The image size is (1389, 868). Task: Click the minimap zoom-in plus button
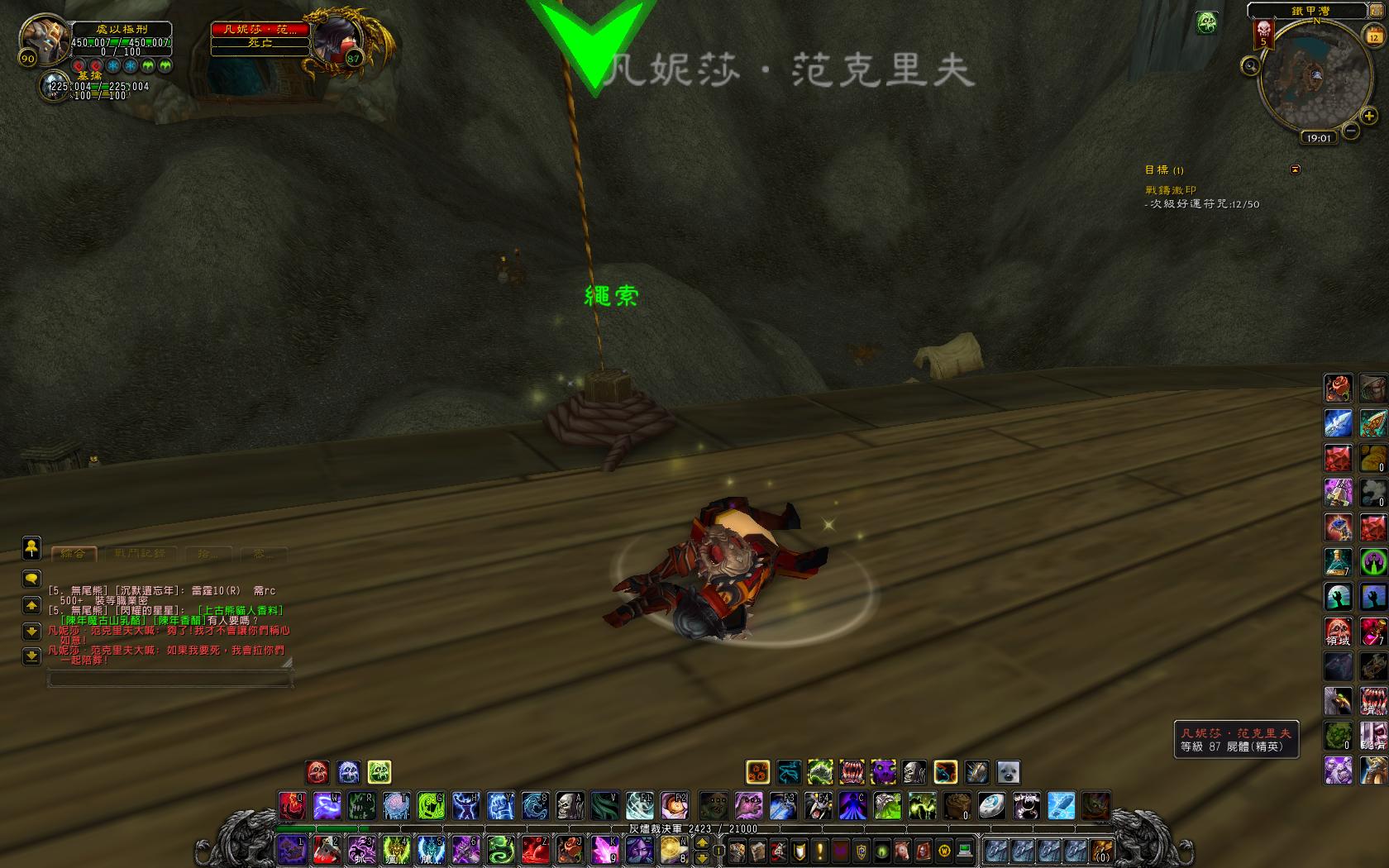[1368, 117]
